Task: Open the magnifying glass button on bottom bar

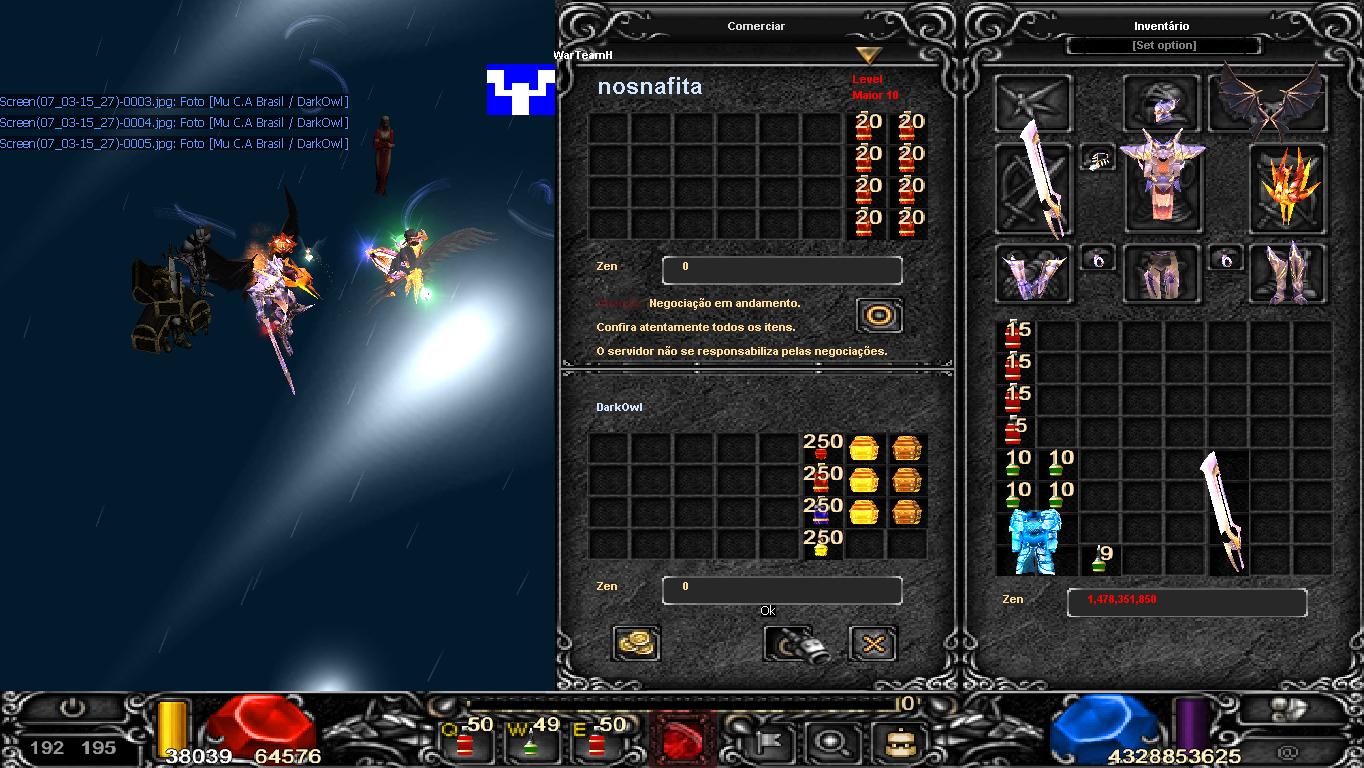Action: click(x=828, y=743)
